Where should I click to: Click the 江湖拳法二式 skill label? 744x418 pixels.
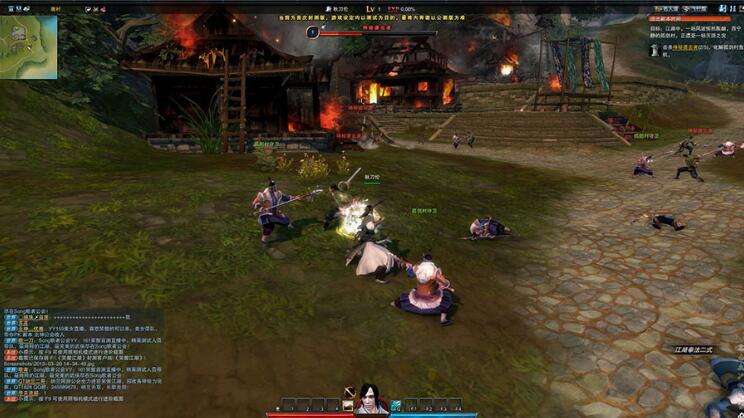tap(694, 350)
